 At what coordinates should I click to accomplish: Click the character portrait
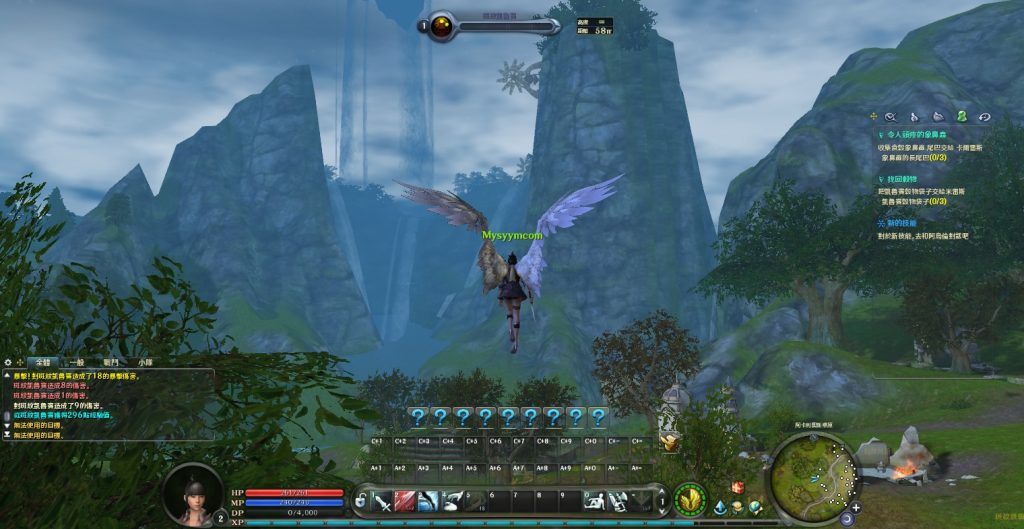point(190,493)
